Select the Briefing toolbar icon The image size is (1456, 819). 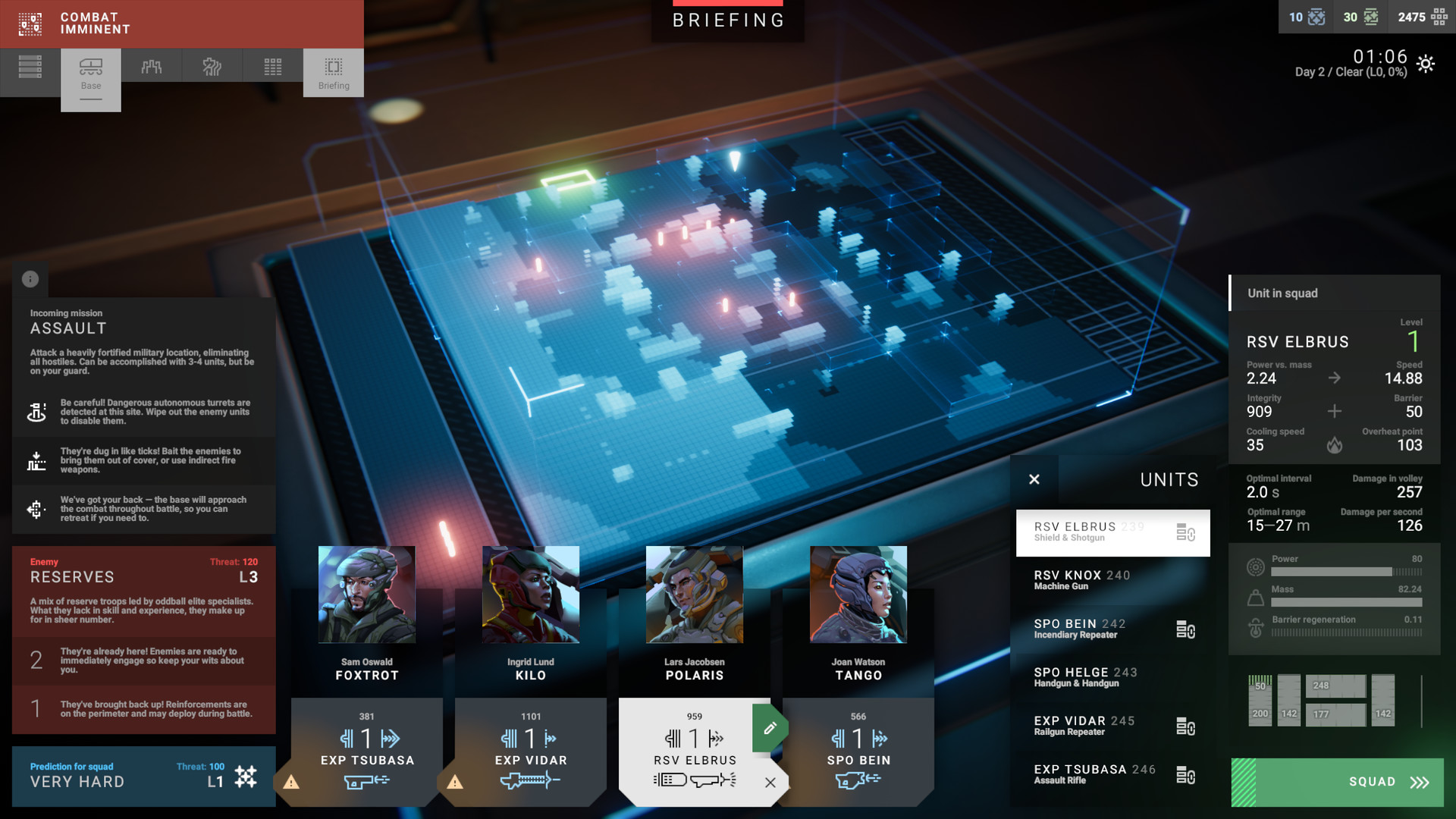[333, 72]
